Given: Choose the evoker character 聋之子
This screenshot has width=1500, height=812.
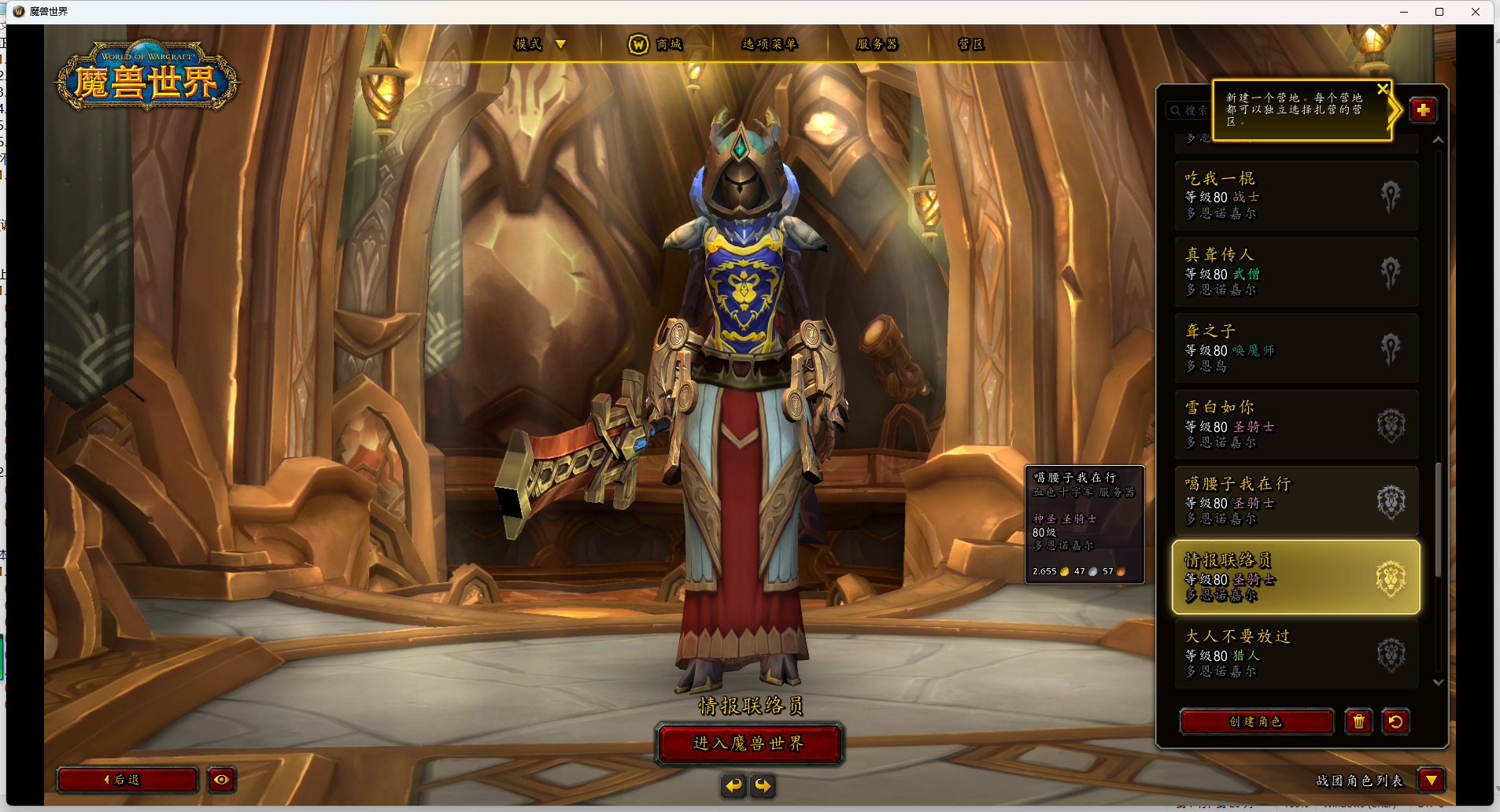Looking at the screenshot, I should click(x=1296, y=348).
